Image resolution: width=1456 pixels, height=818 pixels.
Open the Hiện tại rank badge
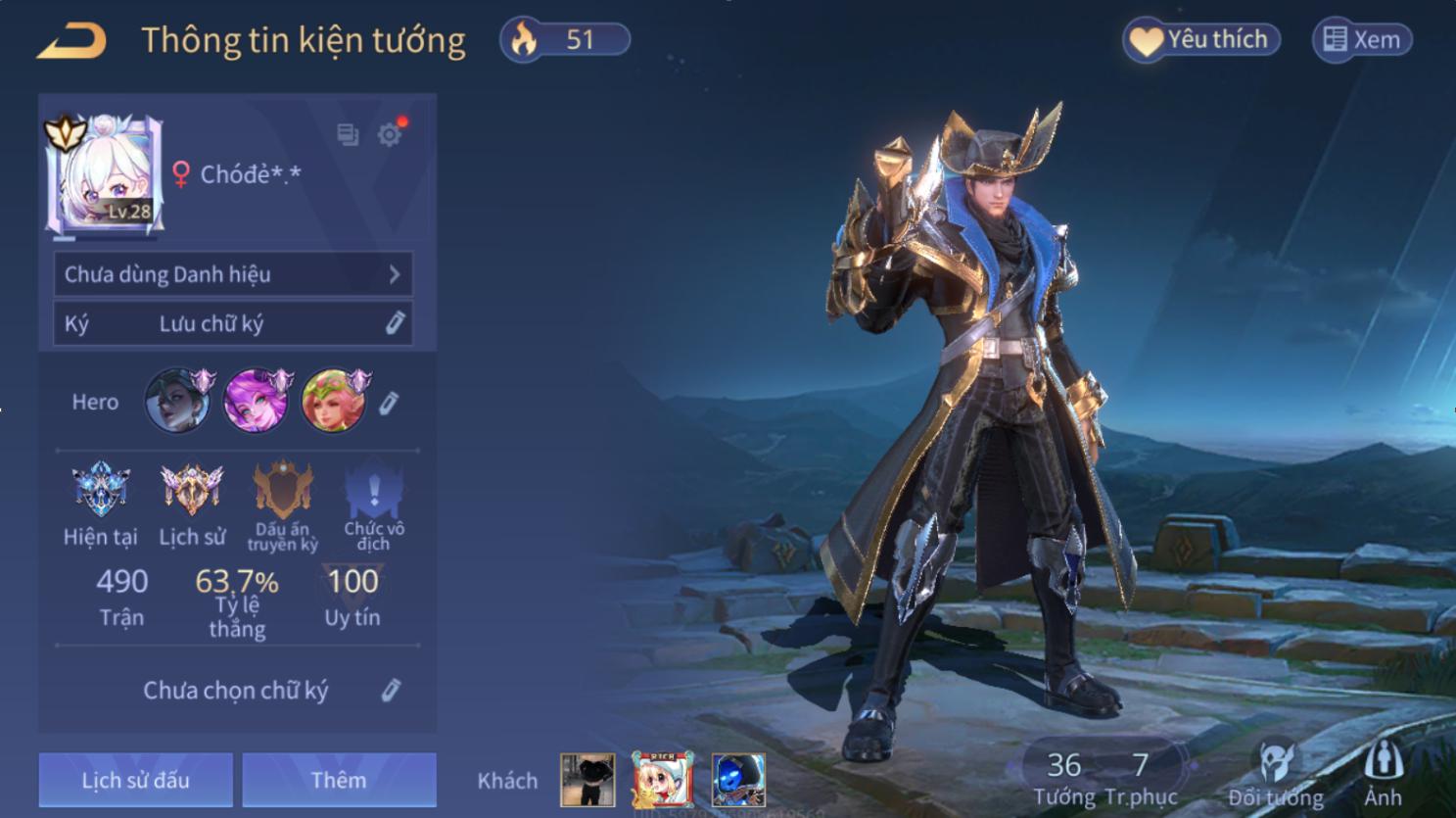click(100, 490)
